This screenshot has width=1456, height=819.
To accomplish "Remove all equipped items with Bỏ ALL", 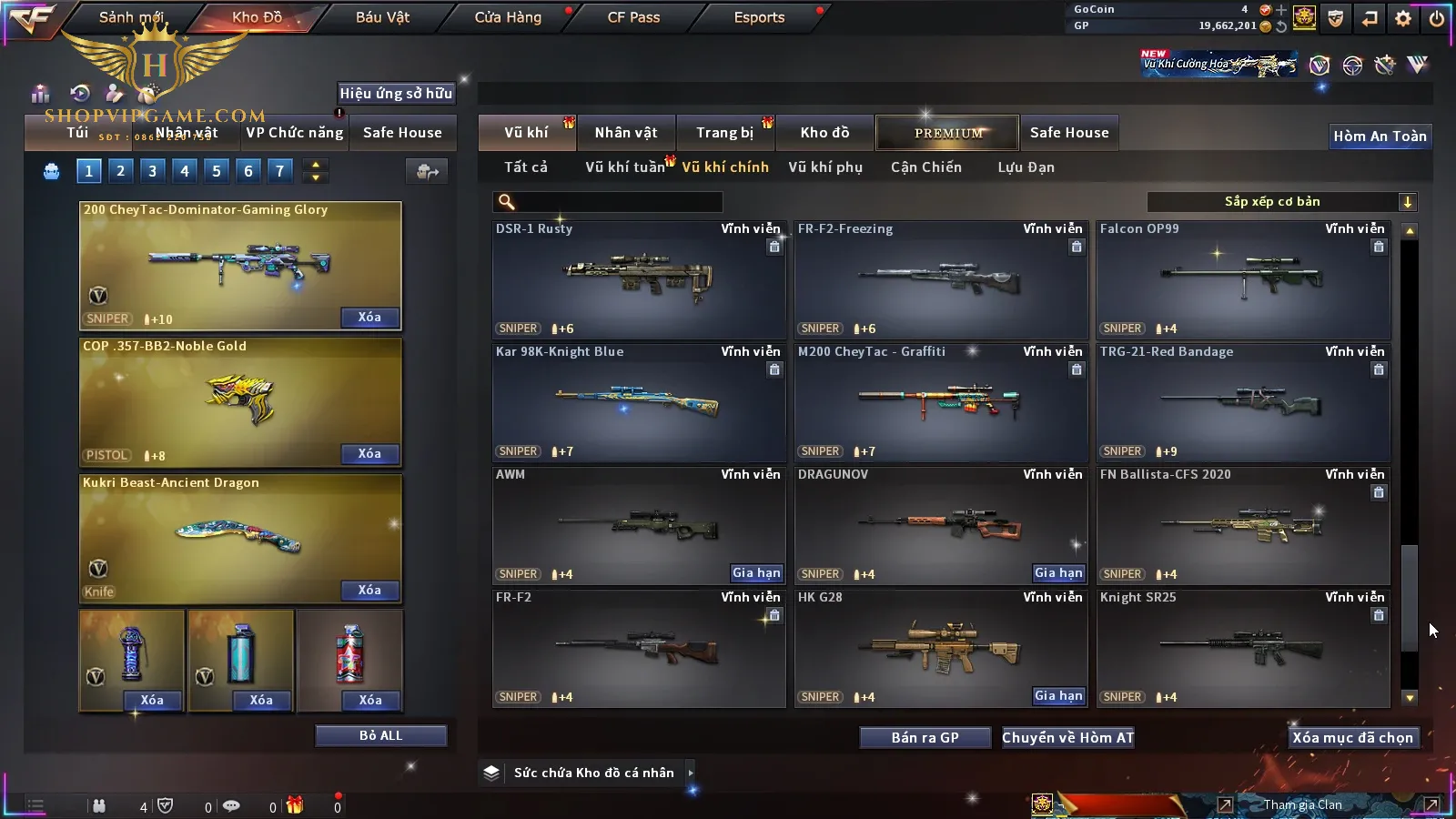I will pyautogui.click(x=380, y=735).
